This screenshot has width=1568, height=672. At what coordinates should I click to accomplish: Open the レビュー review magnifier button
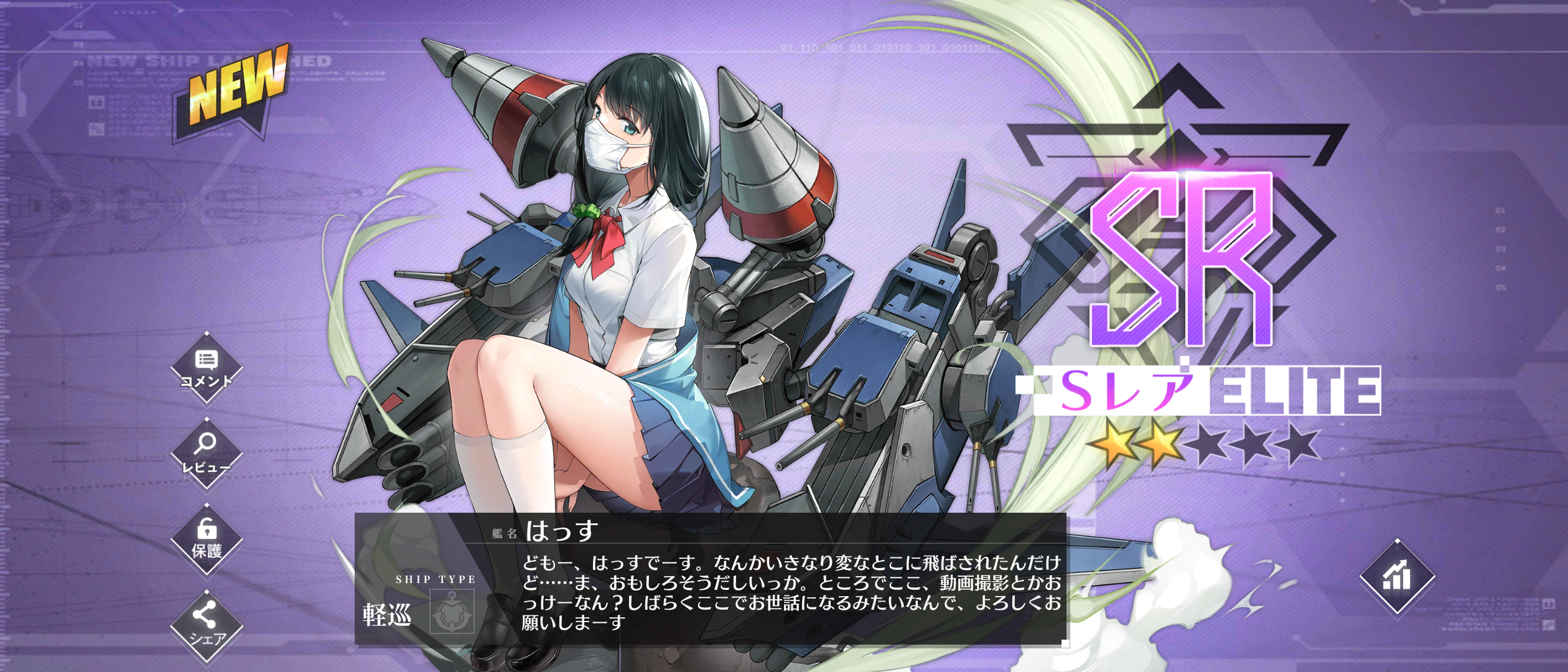pyautogui.click(x=206, y=454)
